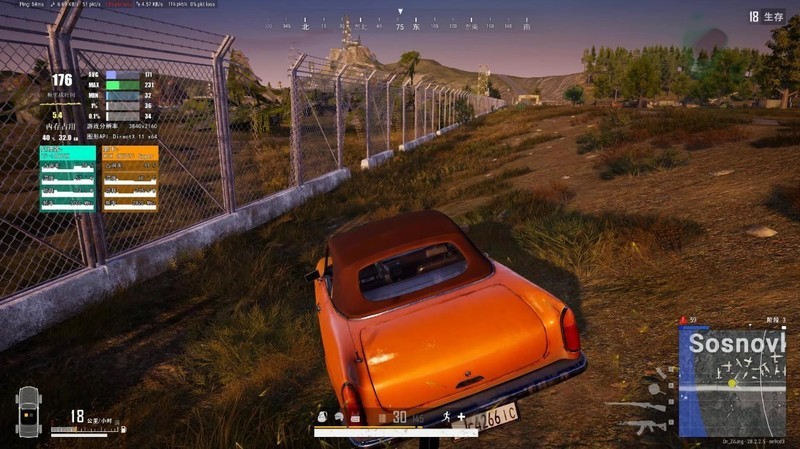This screenshot has width=800, height=449.
Task: Click the backpack equipment icon
Action: click(x=323, y=417)
